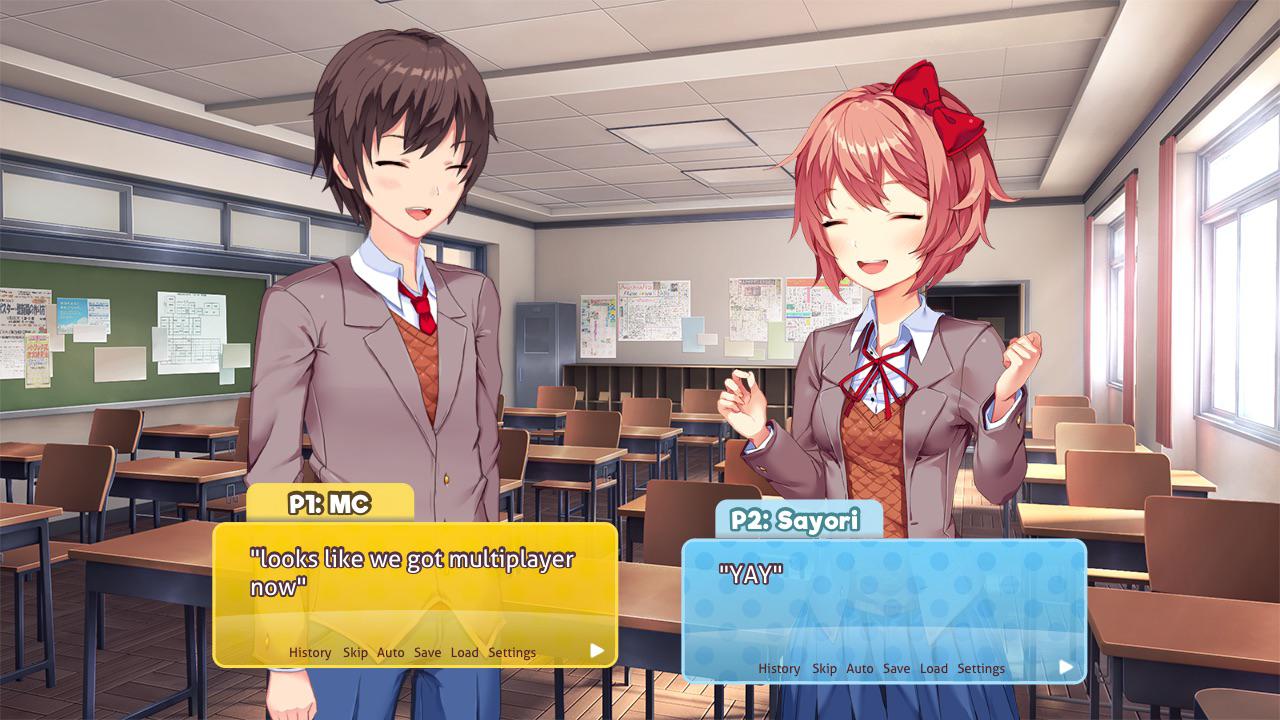1280x720 pixels.
Task: Enable Skip mode in Sayori's dialogue box
Action: point(824,669)
